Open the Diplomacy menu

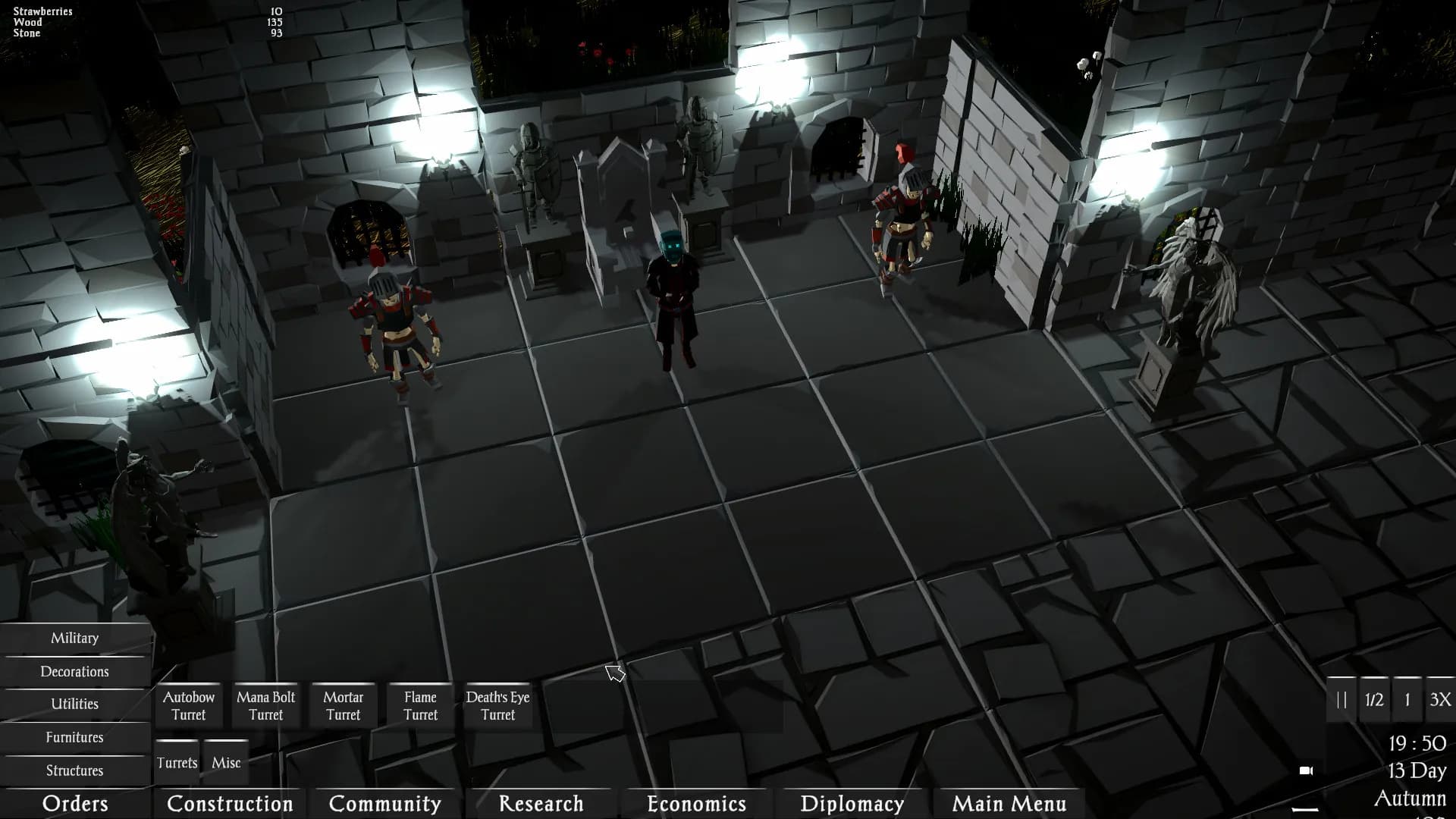(852, 804)
